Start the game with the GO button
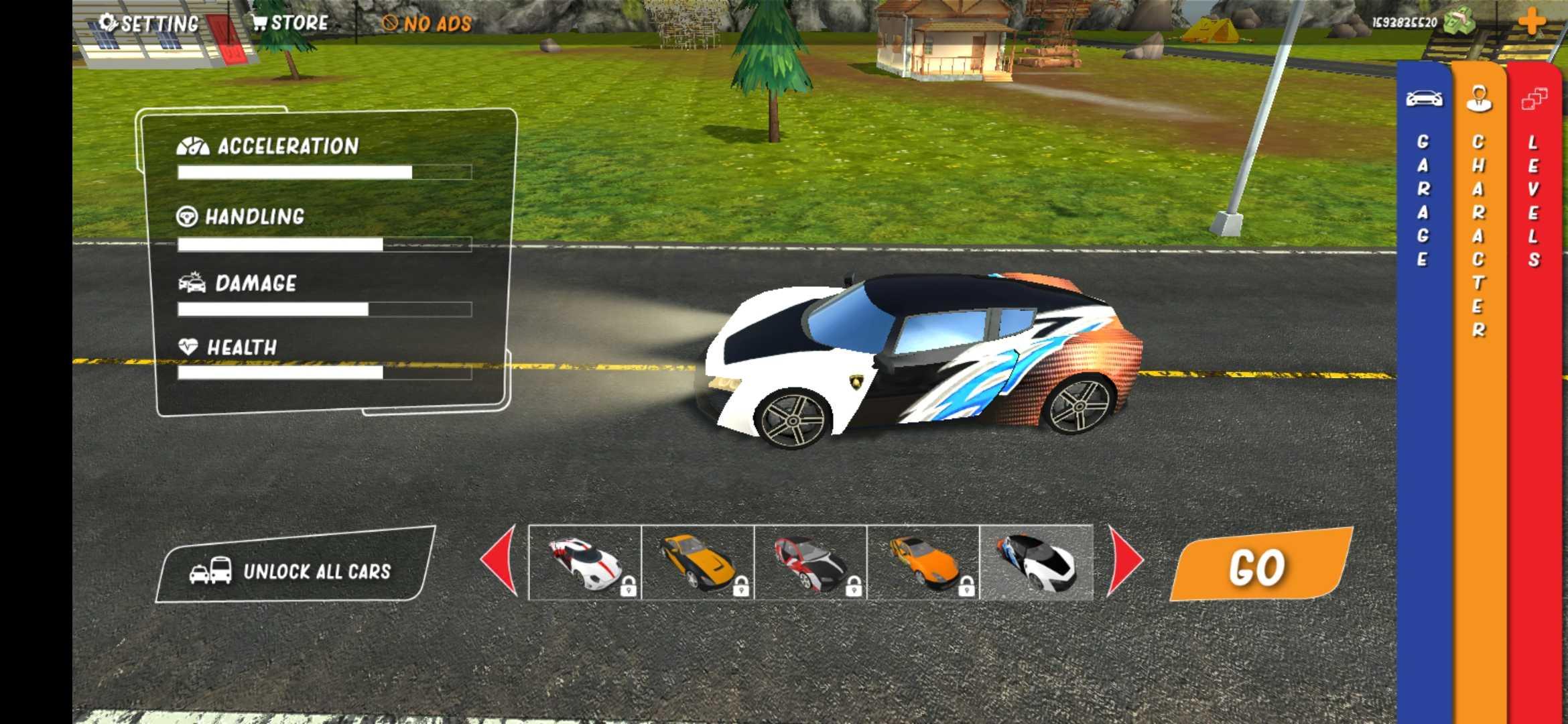 coord(1258,566)
